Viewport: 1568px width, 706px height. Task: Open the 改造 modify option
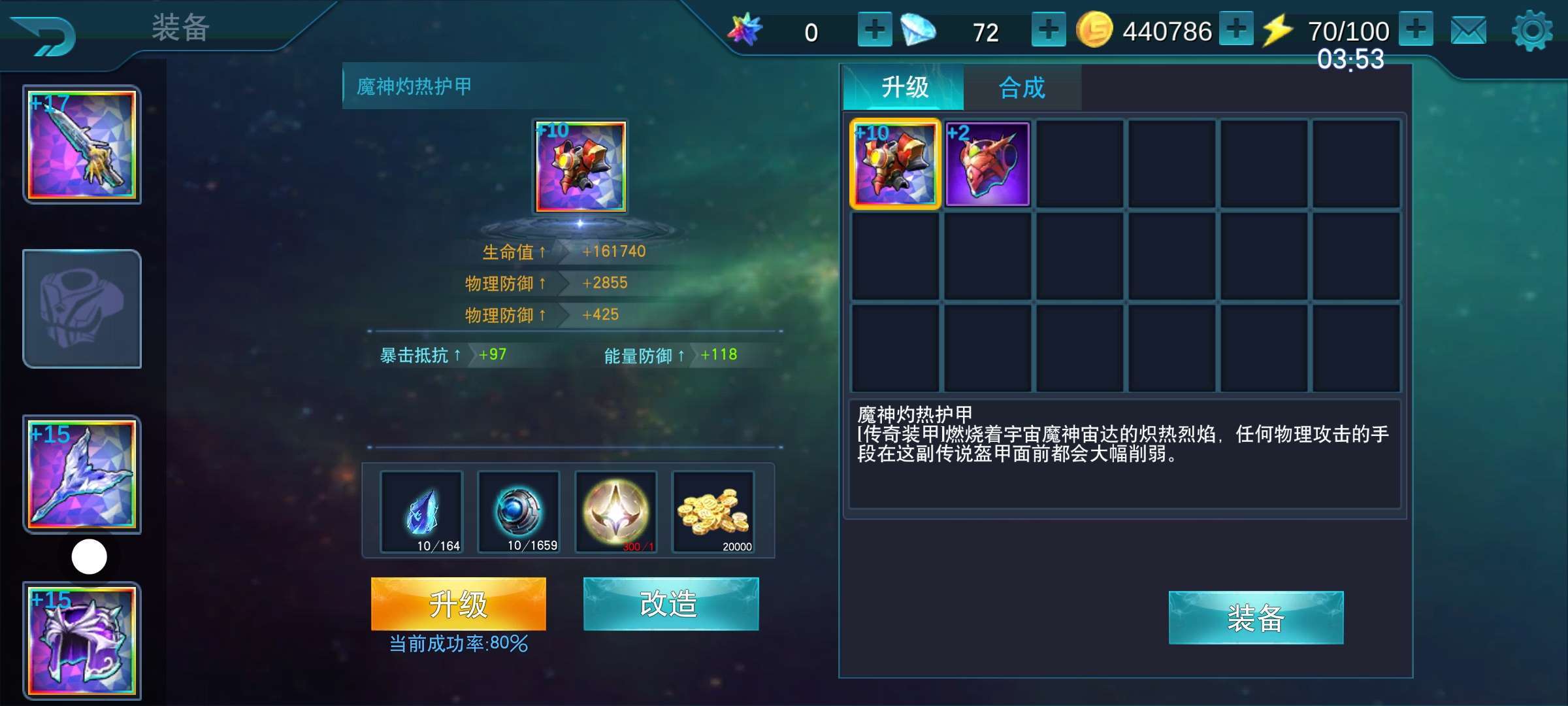(670, 603)
